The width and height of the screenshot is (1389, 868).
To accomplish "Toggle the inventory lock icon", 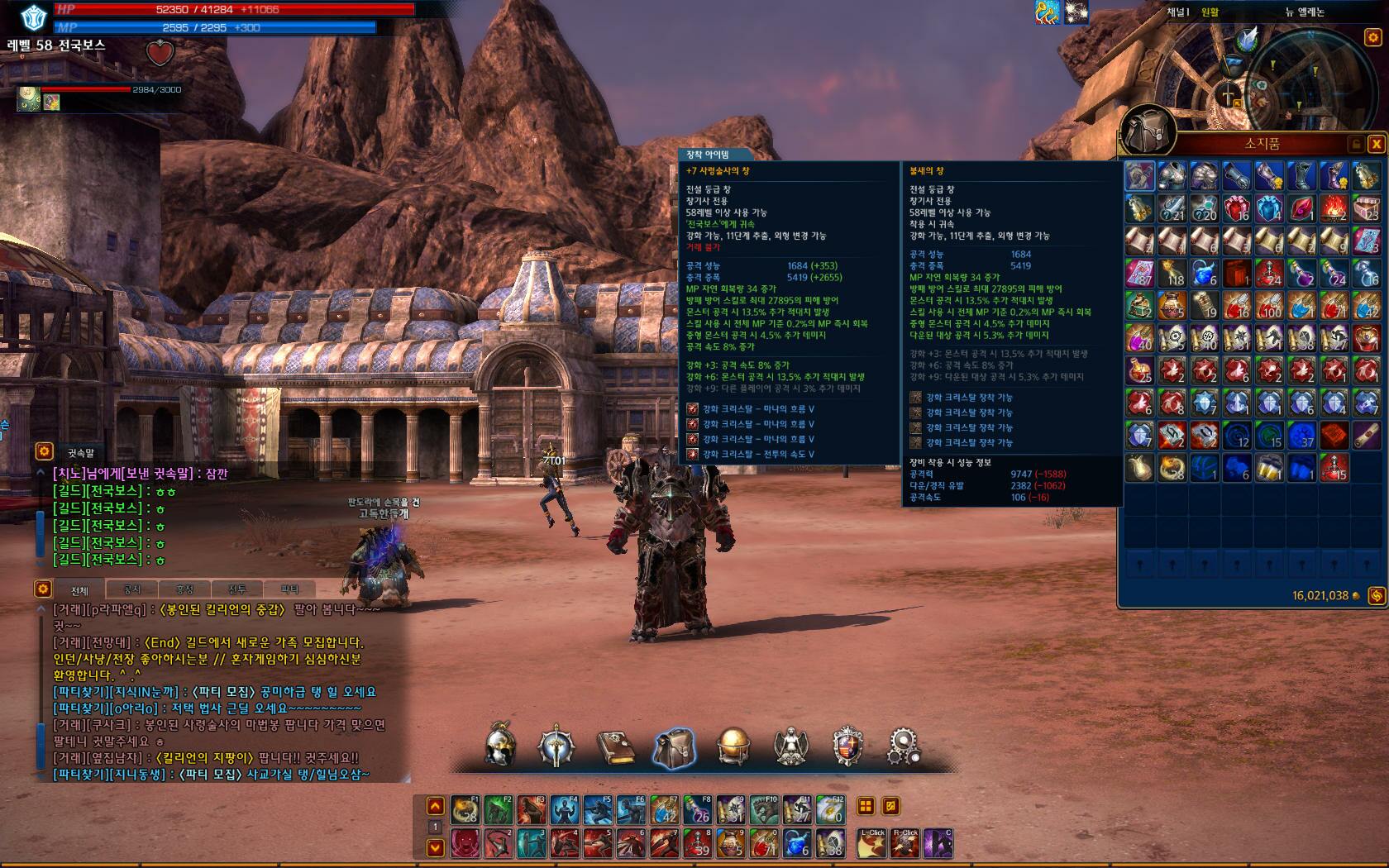I will tap(1356, 144).
